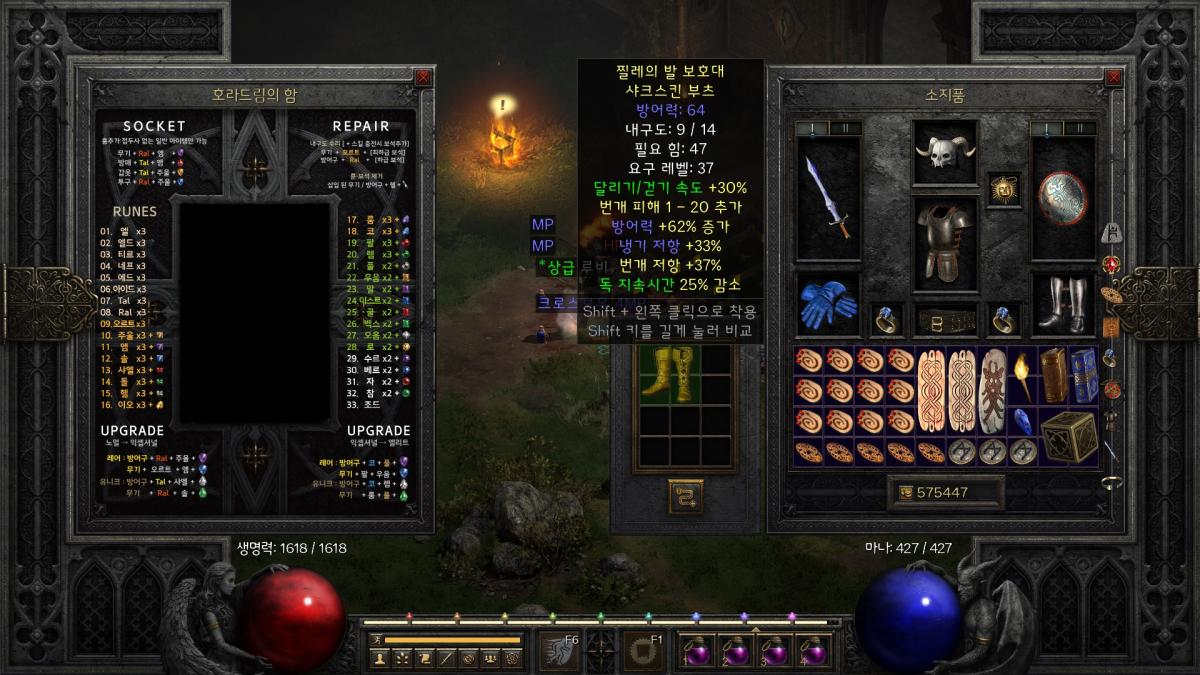Select the equipped metal boots slot

[1063, 304]
